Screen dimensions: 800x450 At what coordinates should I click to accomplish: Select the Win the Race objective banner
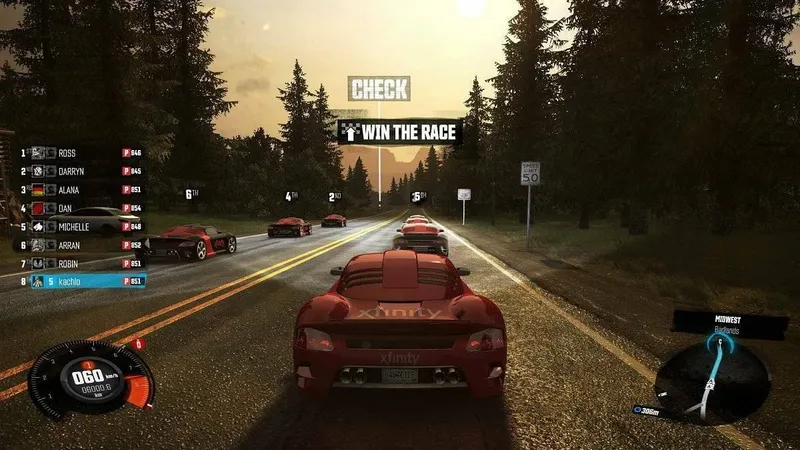click(x=399, y=131)
